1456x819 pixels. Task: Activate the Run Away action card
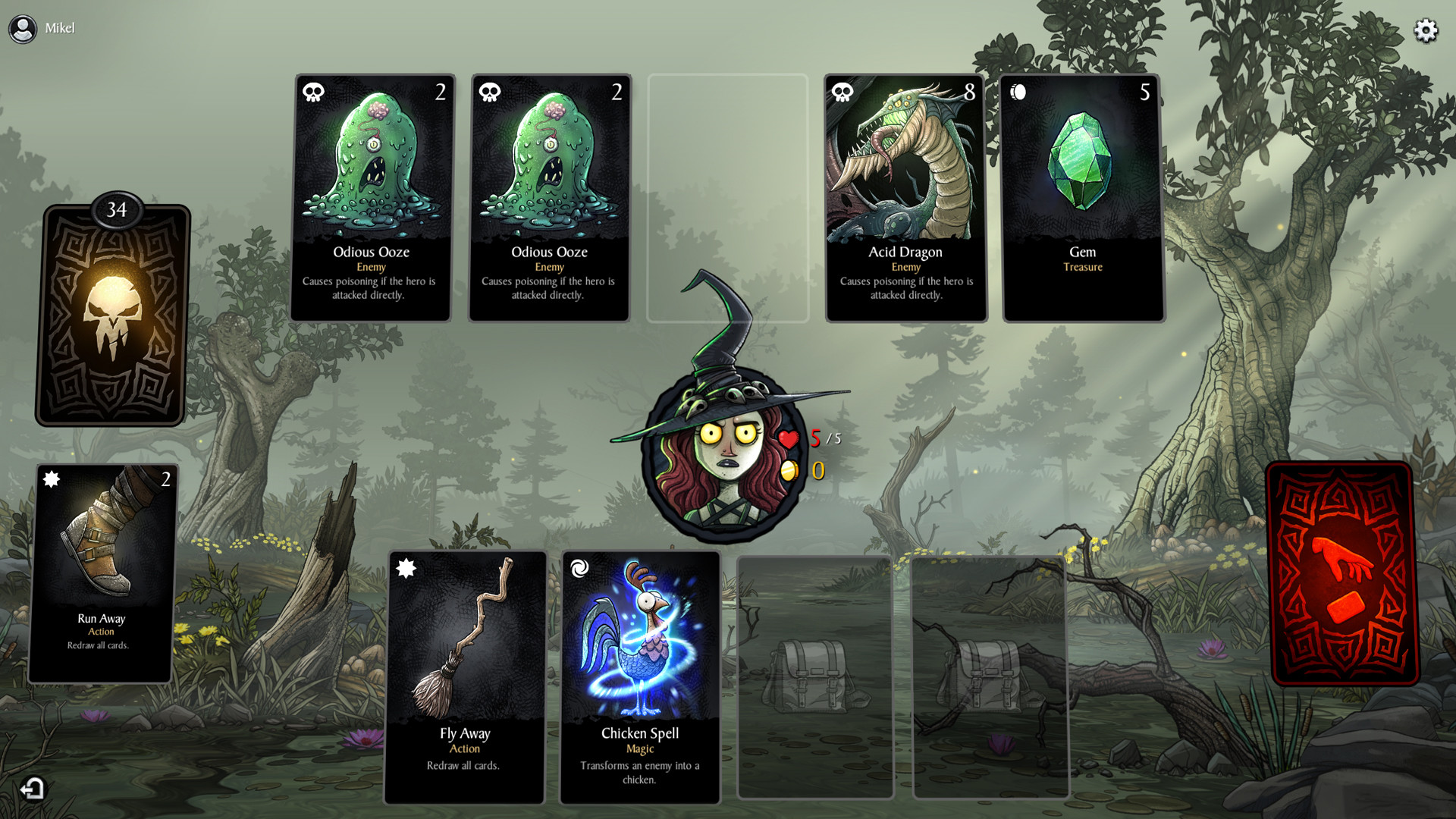coord(102,573)
